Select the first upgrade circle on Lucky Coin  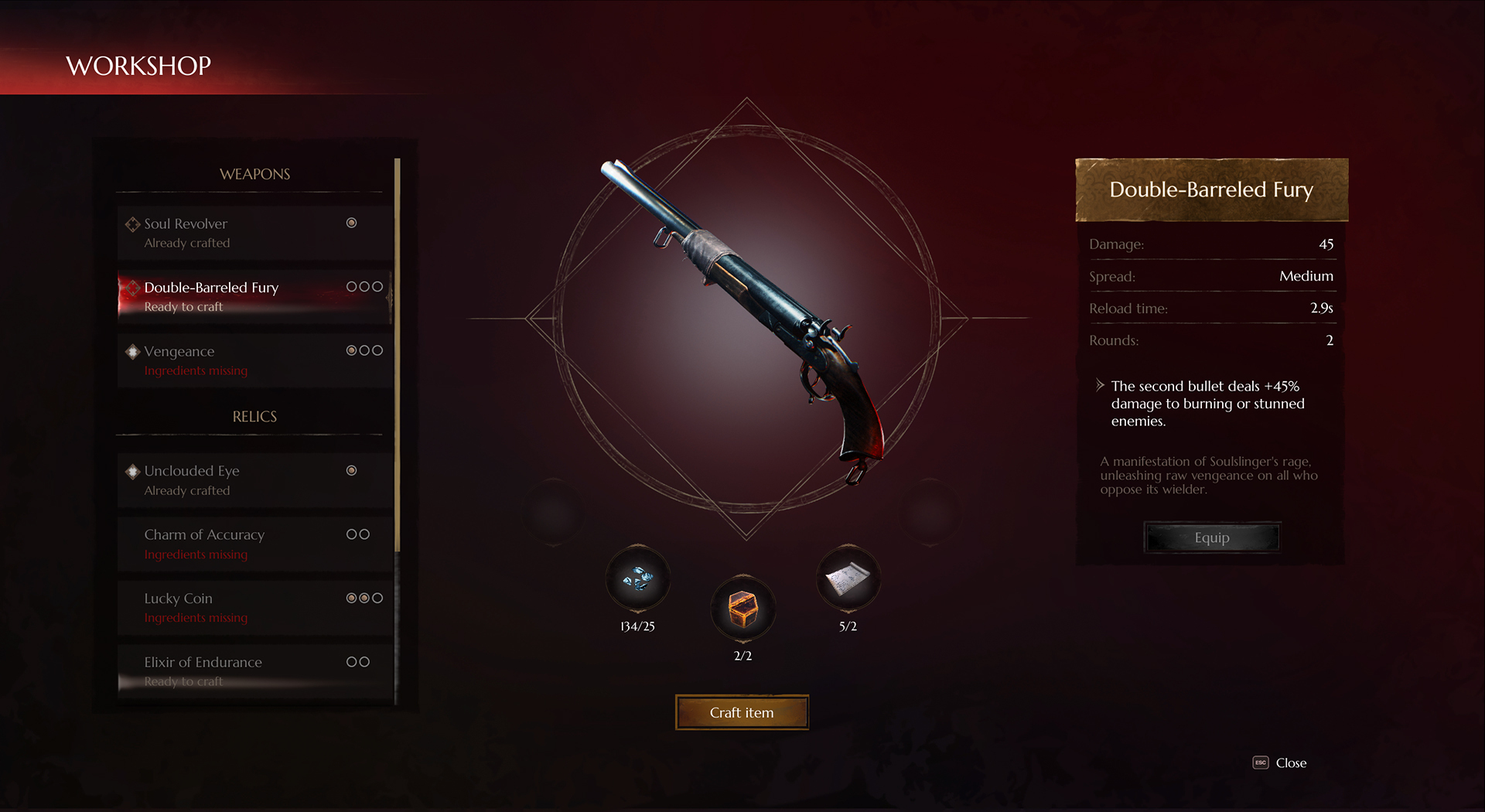coord(350,597)
